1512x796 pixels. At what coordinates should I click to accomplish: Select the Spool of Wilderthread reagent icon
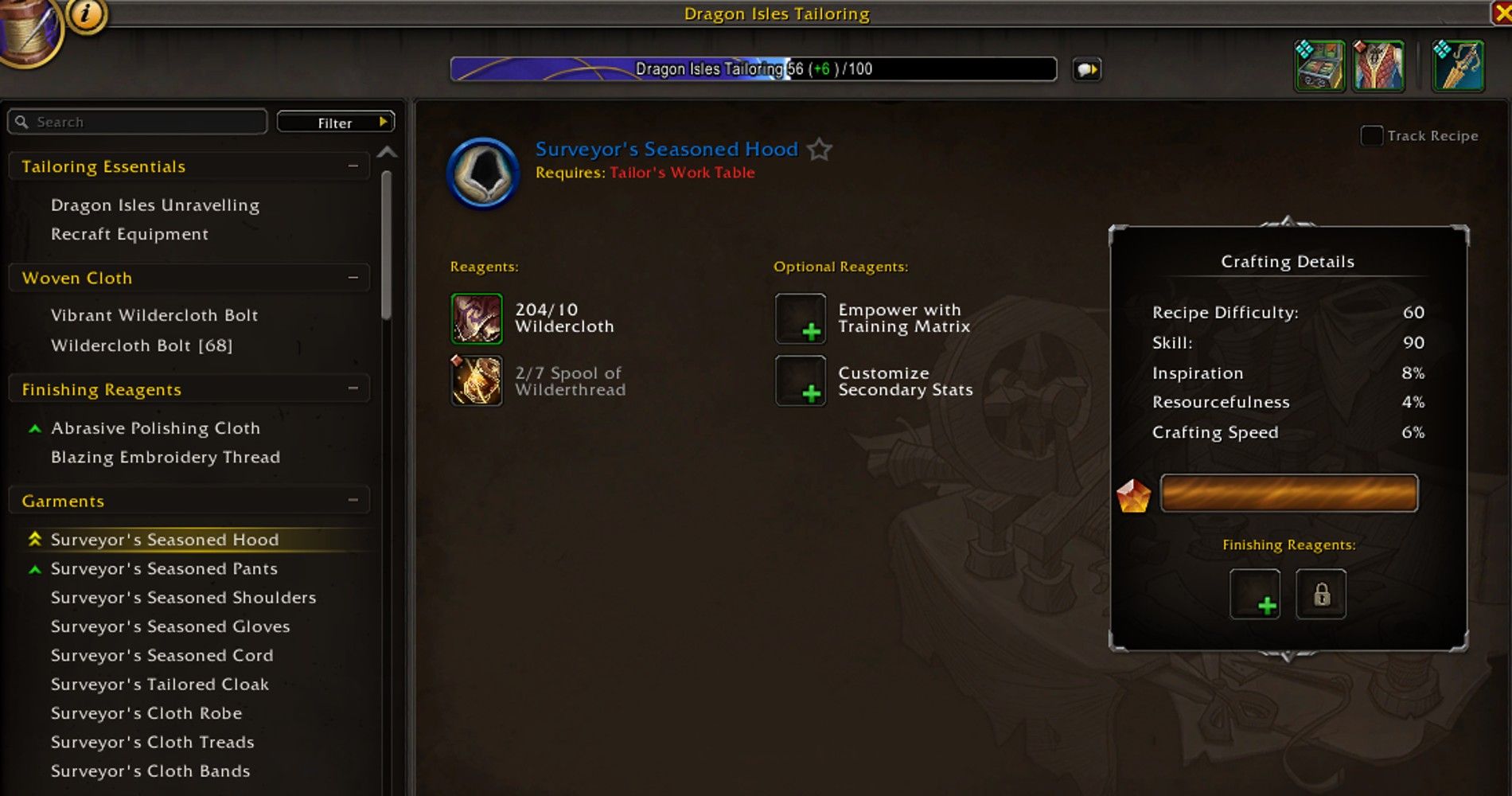coord(476,380)
